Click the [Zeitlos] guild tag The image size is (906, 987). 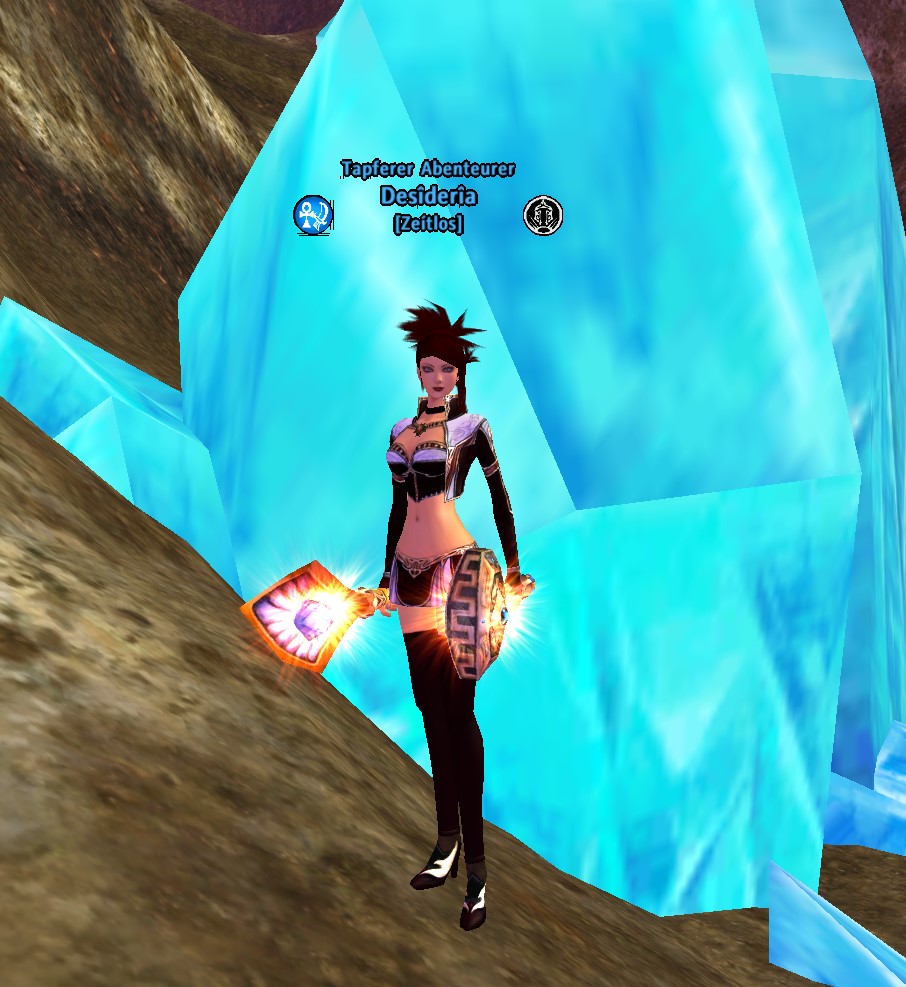[x=428, y=223]
